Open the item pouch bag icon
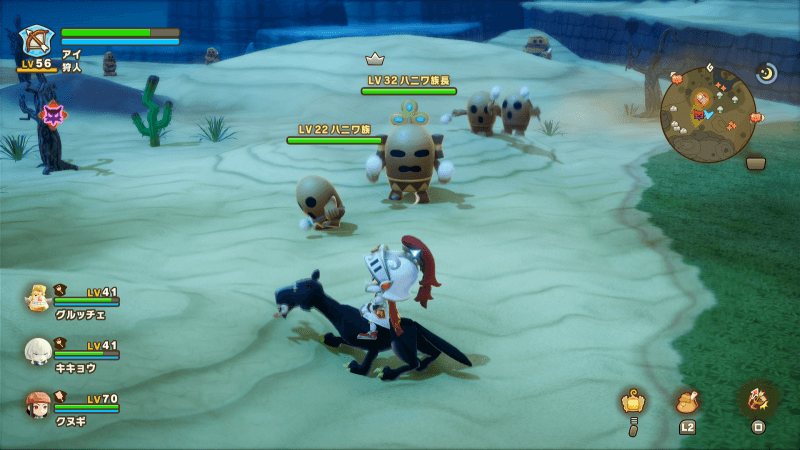This screenshot has width=800, height=450. 687,401
